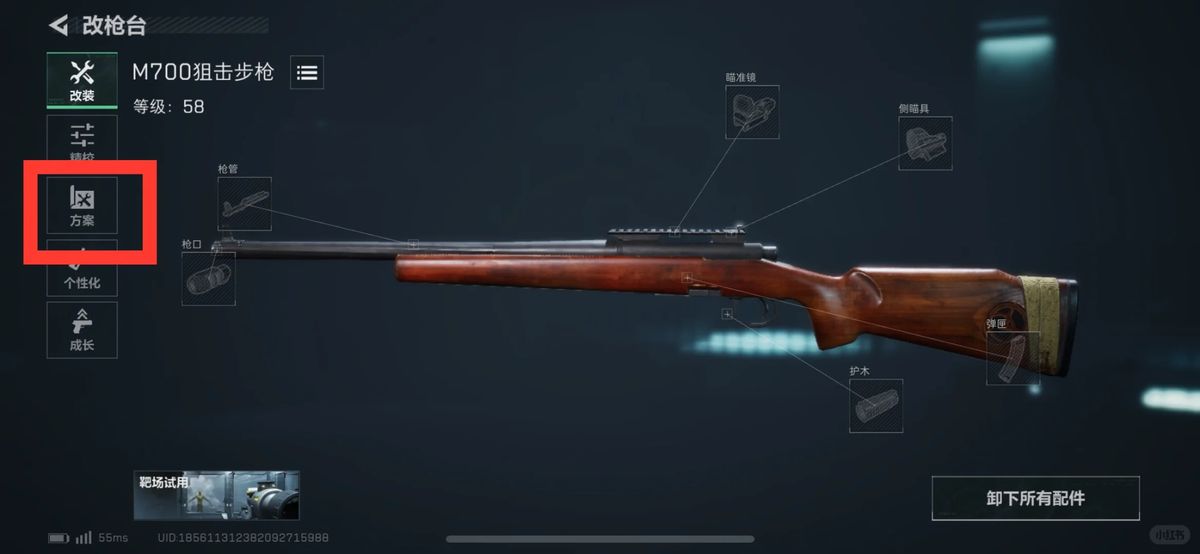Open the 瞄准镜 attachment slot
This screenshot has width=1200, height=554.
[x=752, y=112]
